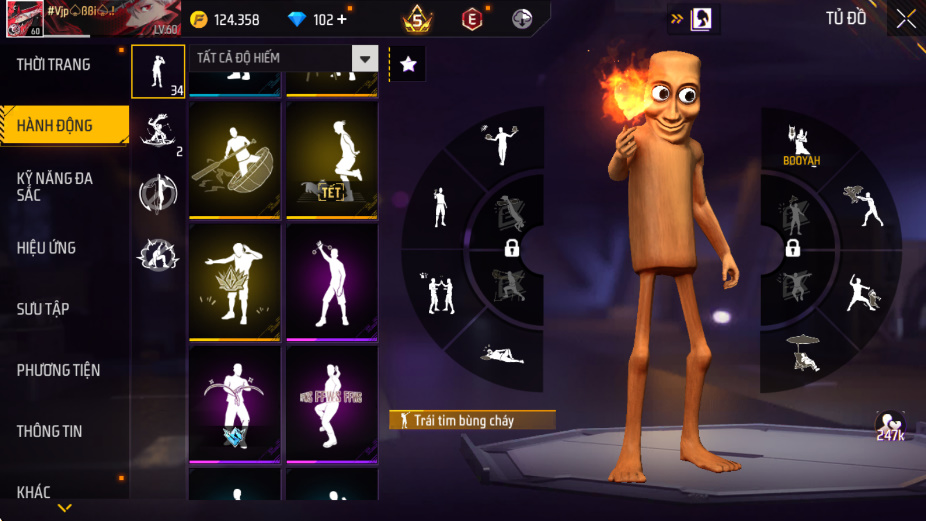
Task: Open the player profile avatar
Action: (24, 18)
